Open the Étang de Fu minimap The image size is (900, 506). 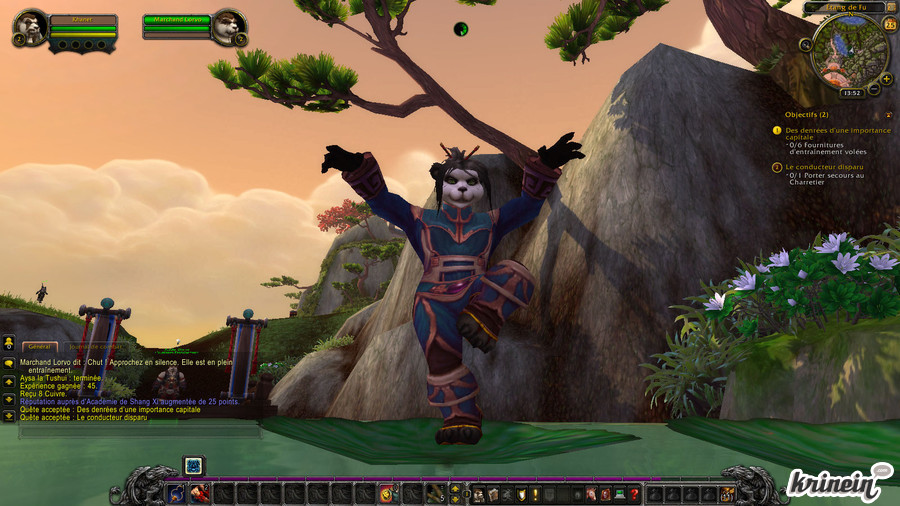(849, 48)
